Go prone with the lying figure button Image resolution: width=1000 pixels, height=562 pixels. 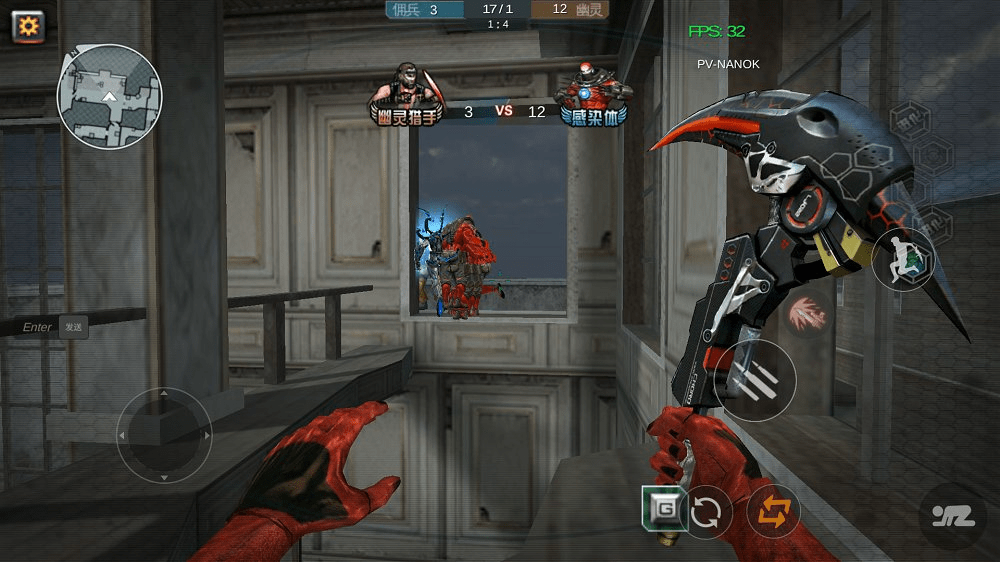[x=952, y=516]
